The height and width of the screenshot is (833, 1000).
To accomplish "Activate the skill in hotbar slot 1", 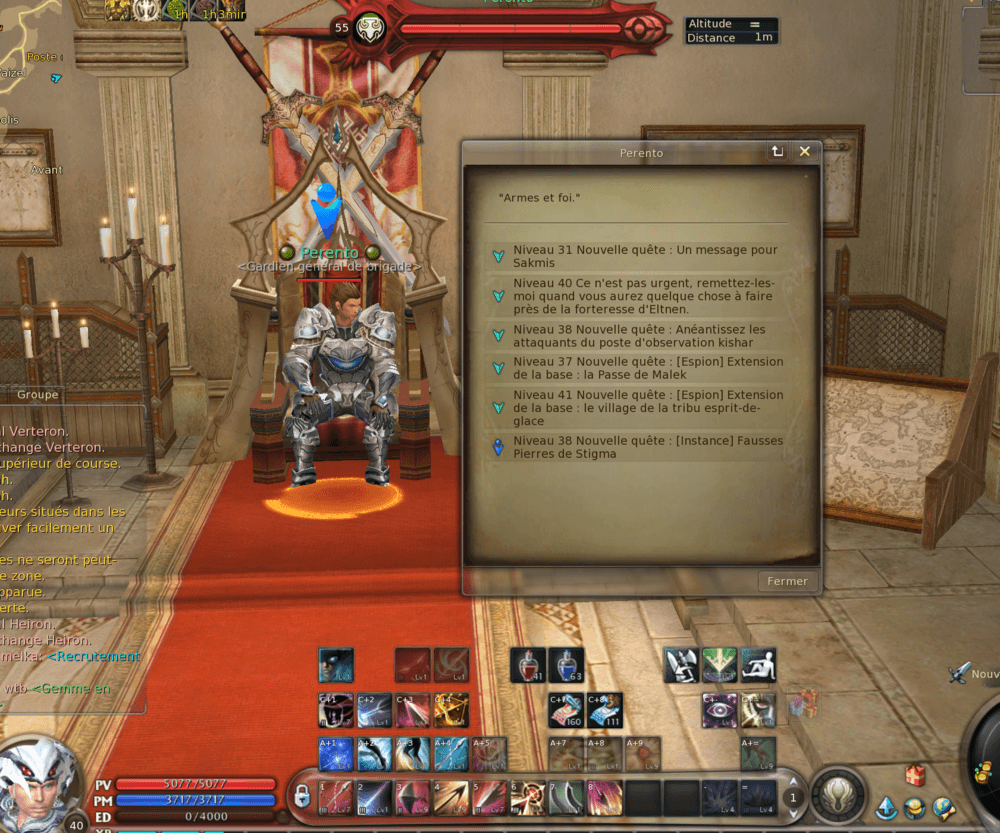I will click(335, 798).
